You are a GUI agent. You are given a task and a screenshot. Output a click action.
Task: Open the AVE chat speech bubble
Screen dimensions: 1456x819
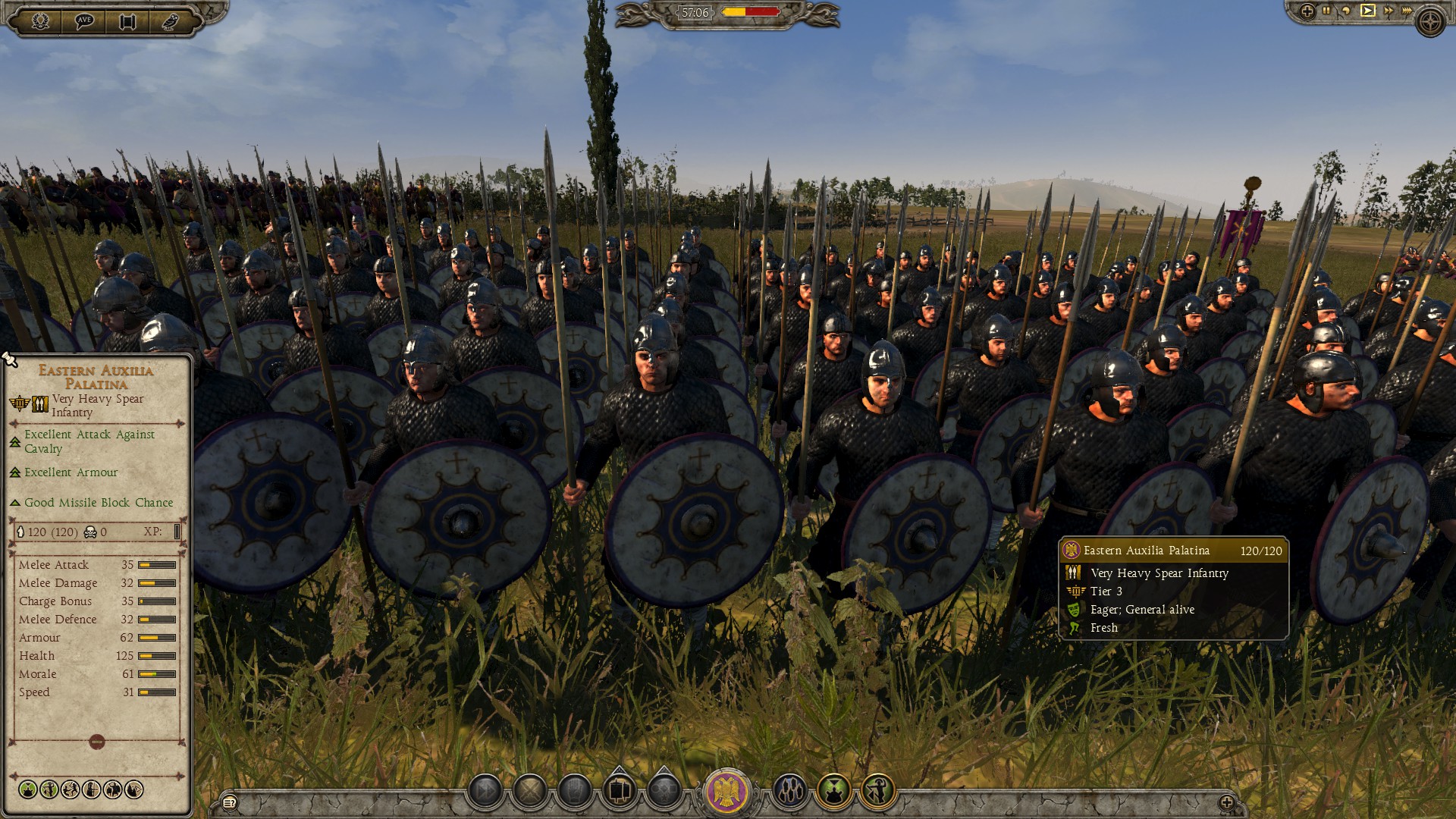(x=84, y=21)
